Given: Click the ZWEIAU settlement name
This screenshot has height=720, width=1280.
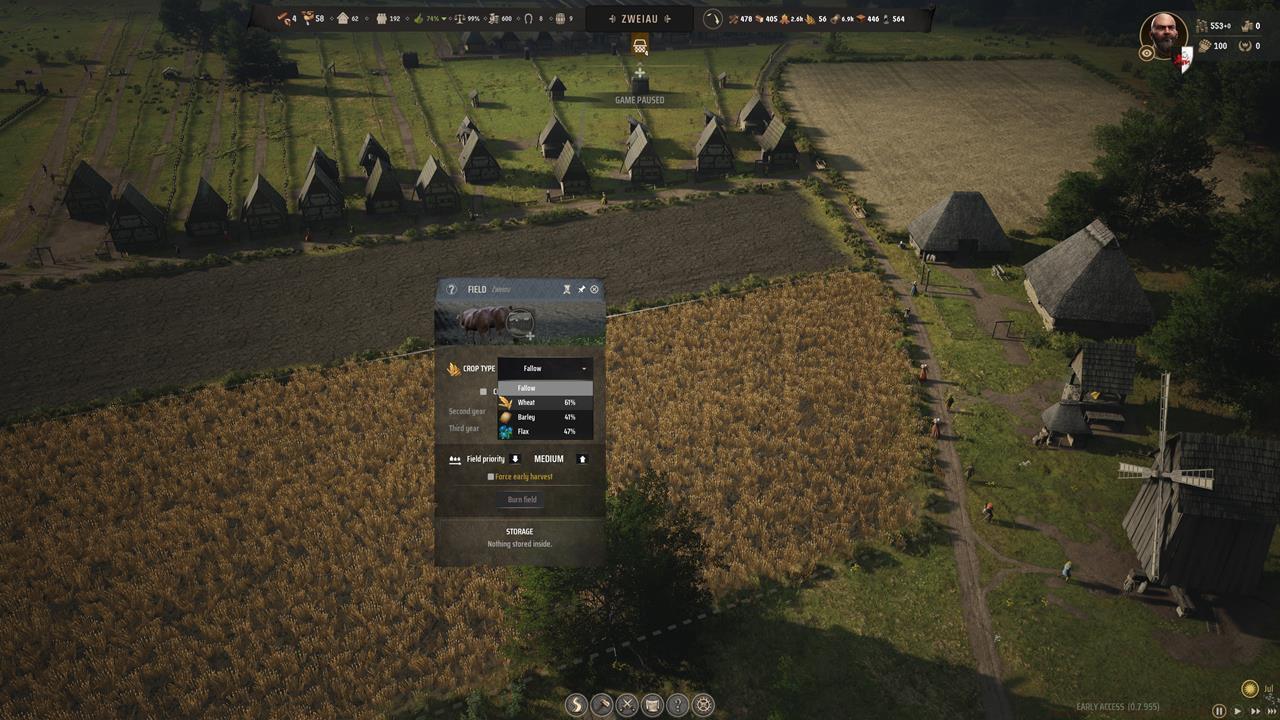Looking at the screenshot, I should click(640, 17).
